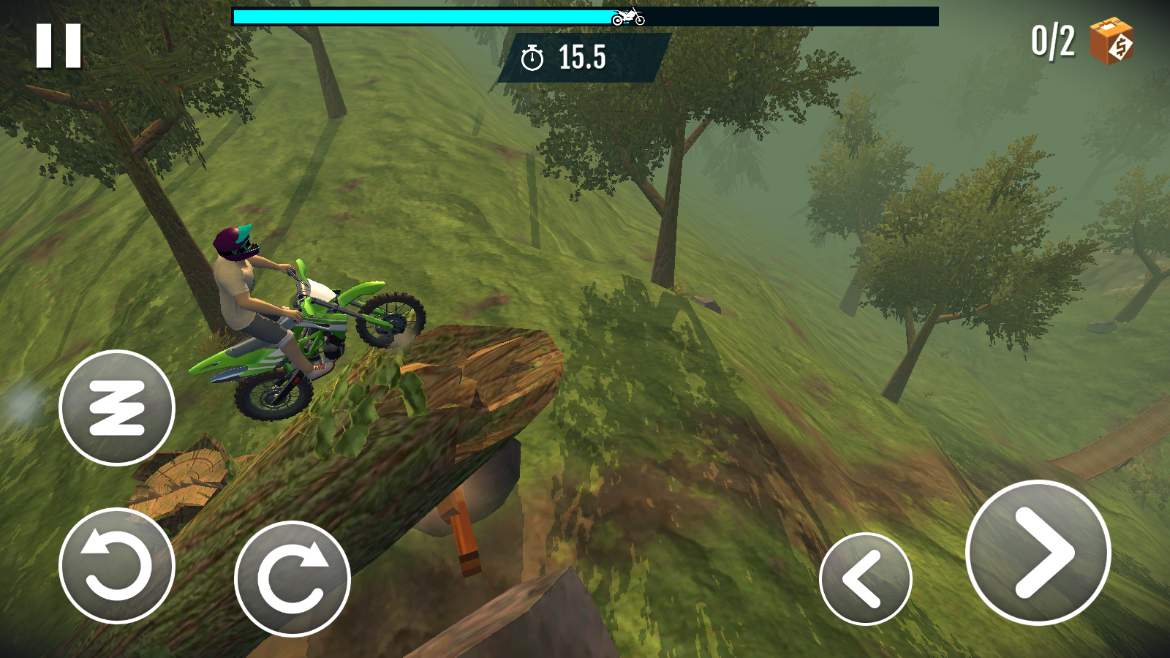Hit the brake left arrow button
Image resolution: width=1170 pixels, height=658 pixels.
pos(865,579)
